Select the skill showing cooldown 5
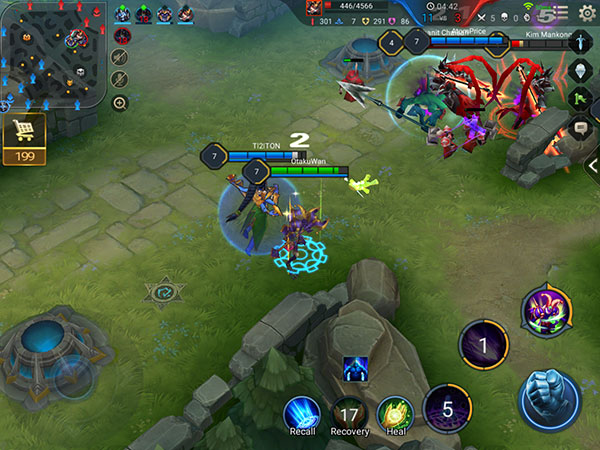Screen dimensions: 600x450 coord(447,408)
